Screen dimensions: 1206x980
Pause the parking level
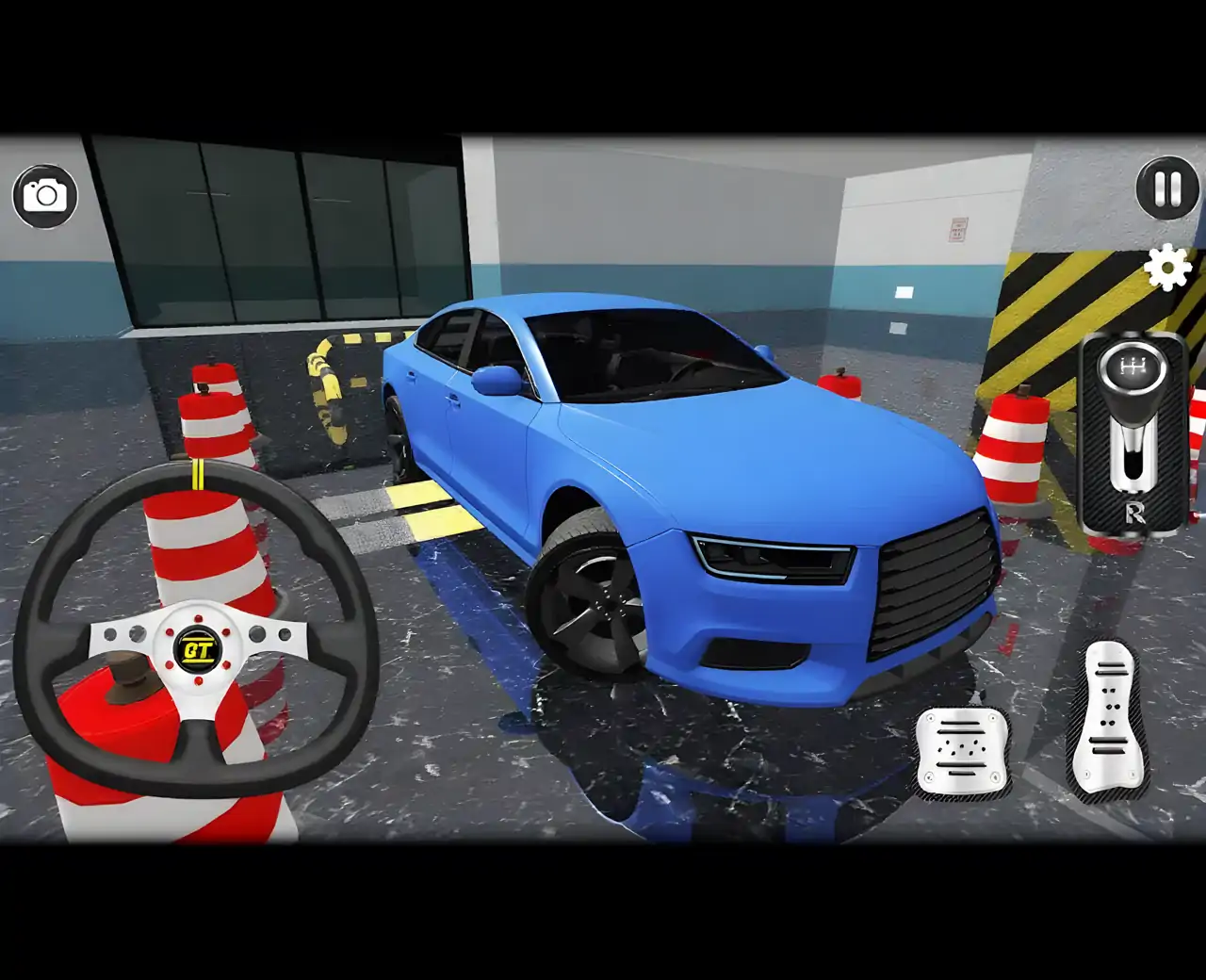coord(1166,188)
